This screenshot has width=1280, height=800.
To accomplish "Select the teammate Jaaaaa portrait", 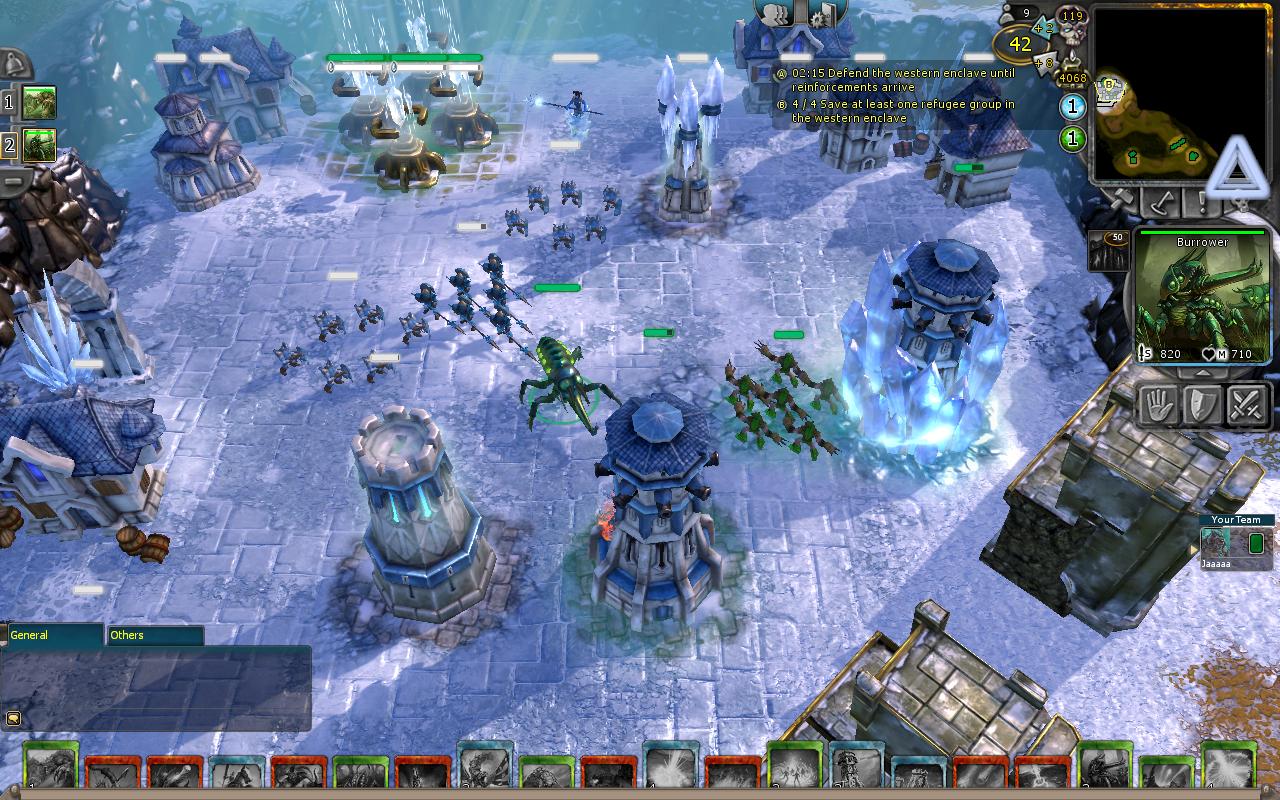I will (x=1216, y=543).
